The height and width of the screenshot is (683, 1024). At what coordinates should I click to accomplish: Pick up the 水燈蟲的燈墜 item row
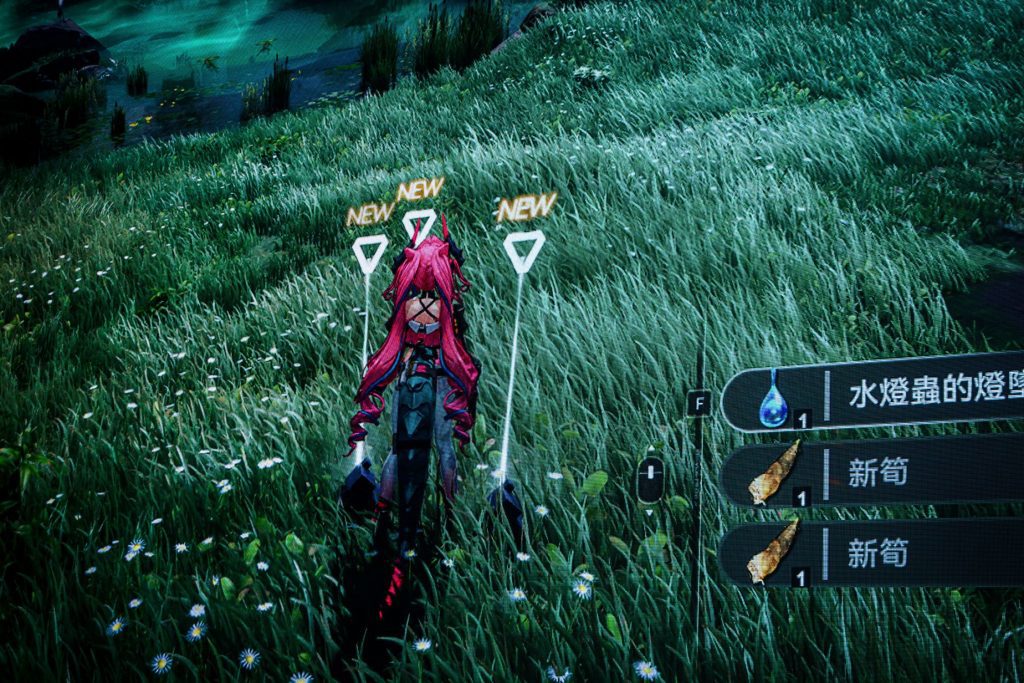point(880,394)
